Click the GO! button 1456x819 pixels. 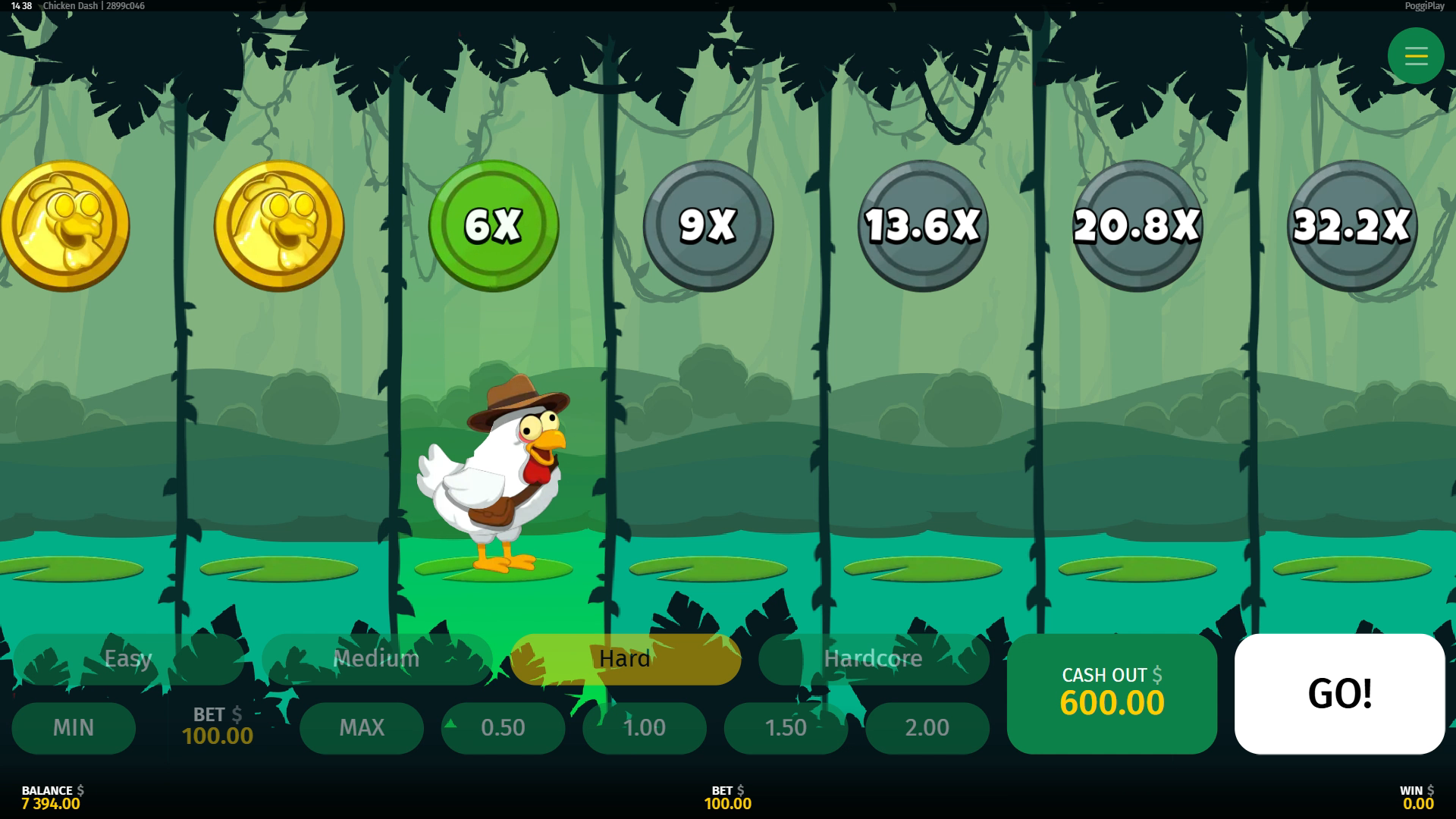(1339, 693)
